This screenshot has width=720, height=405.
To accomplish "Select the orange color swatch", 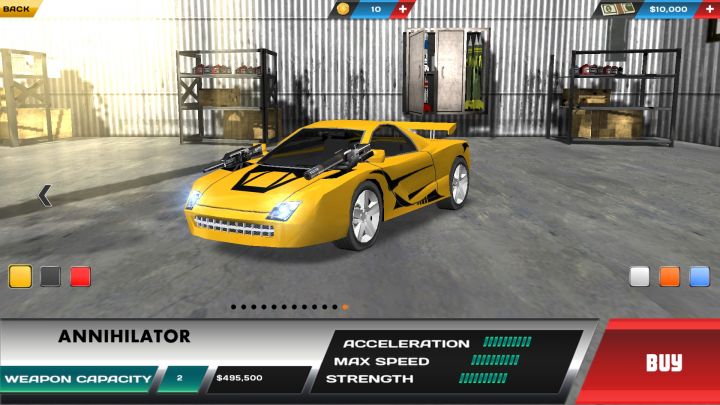I will click(670, 277).
